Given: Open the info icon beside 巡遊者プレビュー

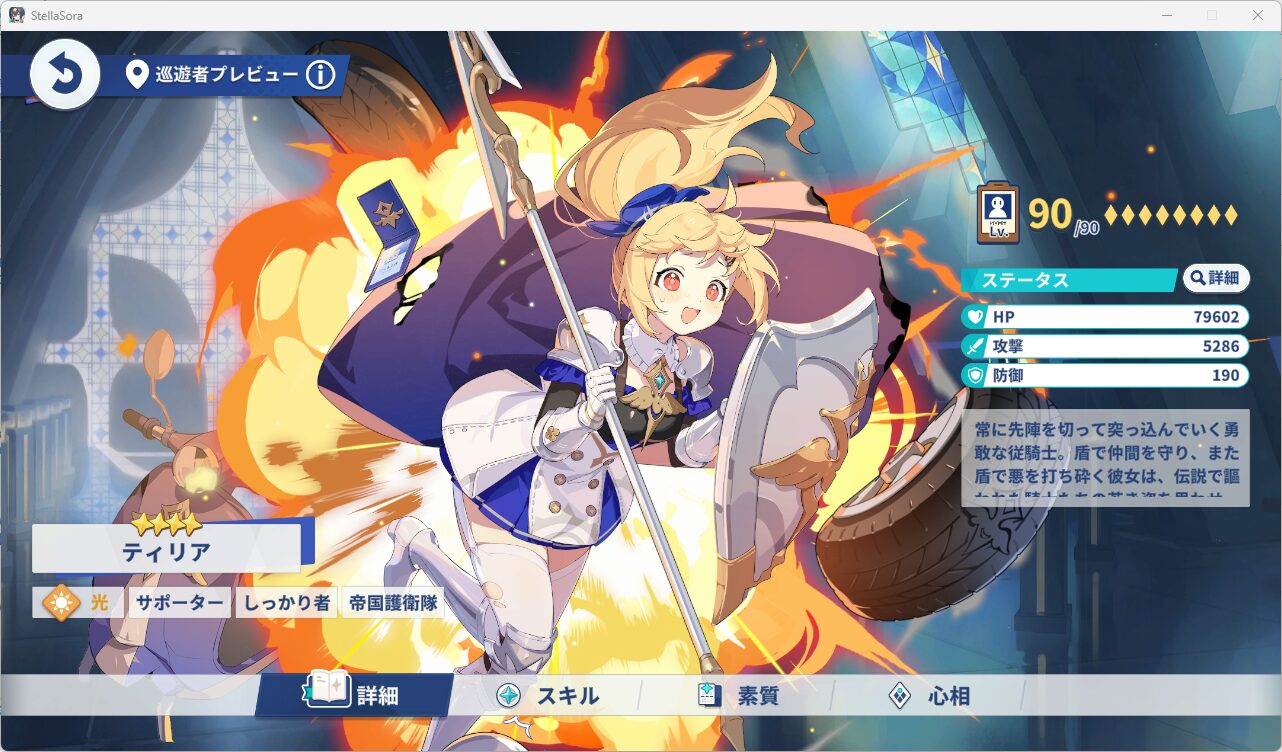Looking at the screenshot, I should 321,74.
